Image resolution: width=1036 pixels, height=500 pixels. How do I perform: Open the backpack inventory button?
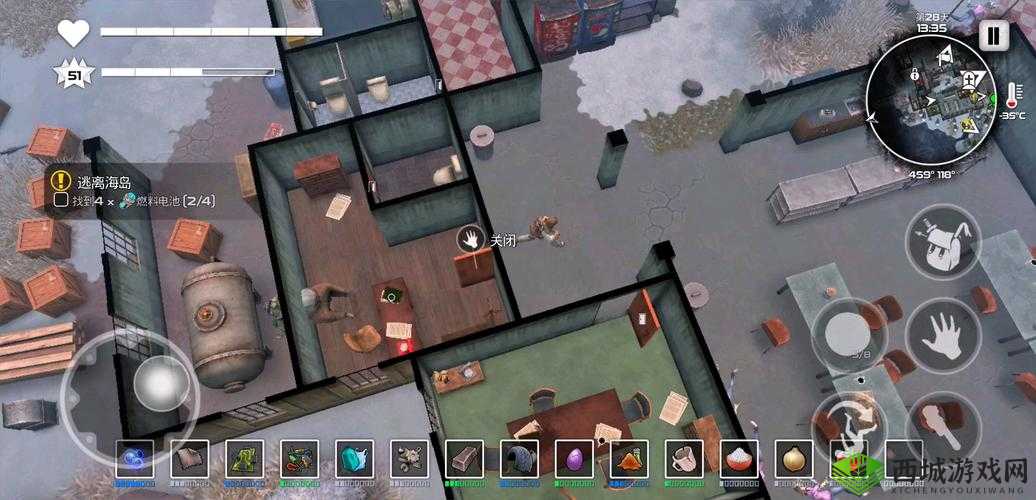click(x=942, y=242)
